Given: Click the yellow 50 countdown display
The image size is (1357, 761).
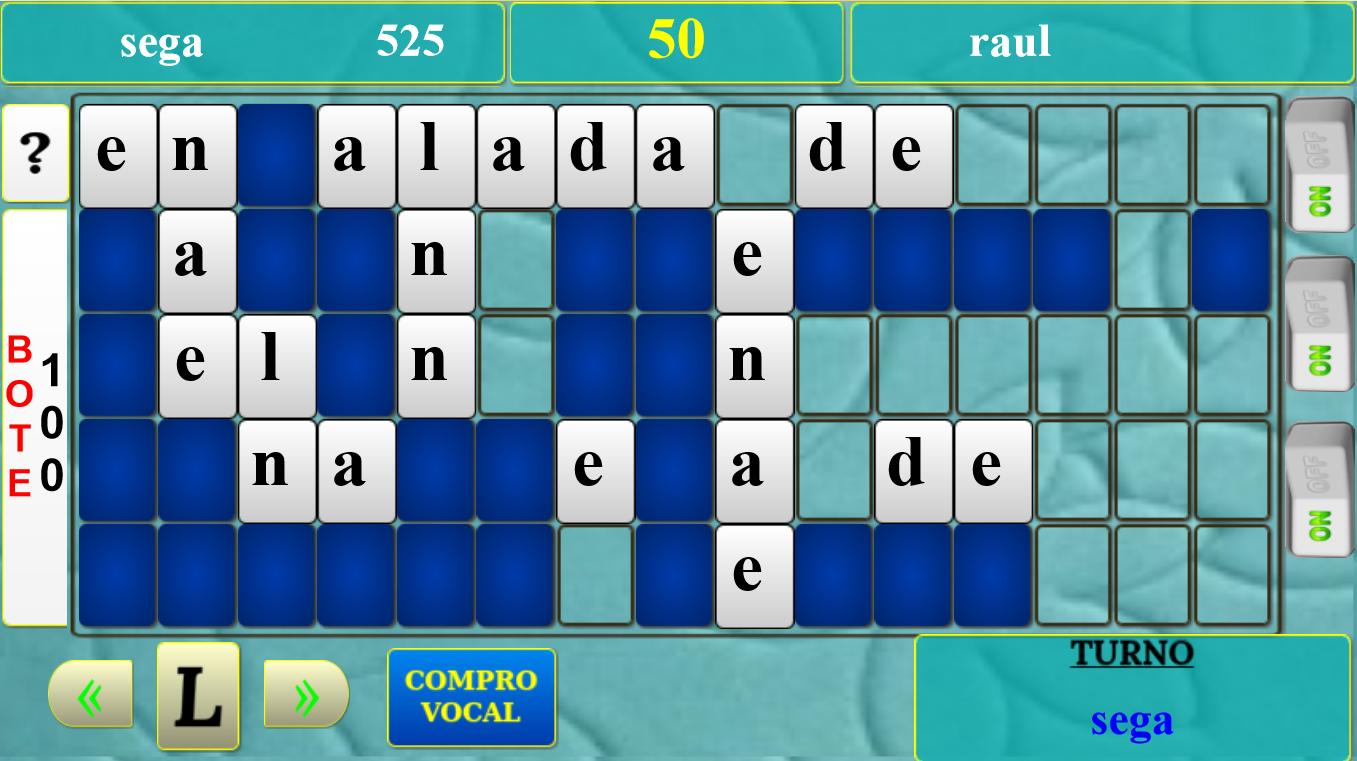Looking at the screenshot, I should [x=677, y=40].
